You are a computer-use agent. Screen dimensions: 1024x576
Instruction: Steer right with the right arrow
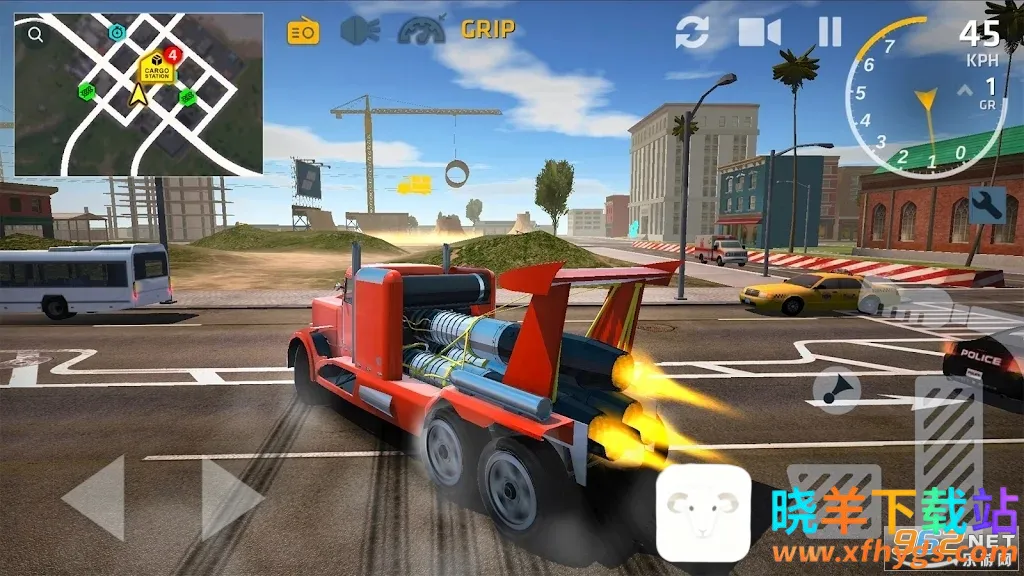(232, 497)
